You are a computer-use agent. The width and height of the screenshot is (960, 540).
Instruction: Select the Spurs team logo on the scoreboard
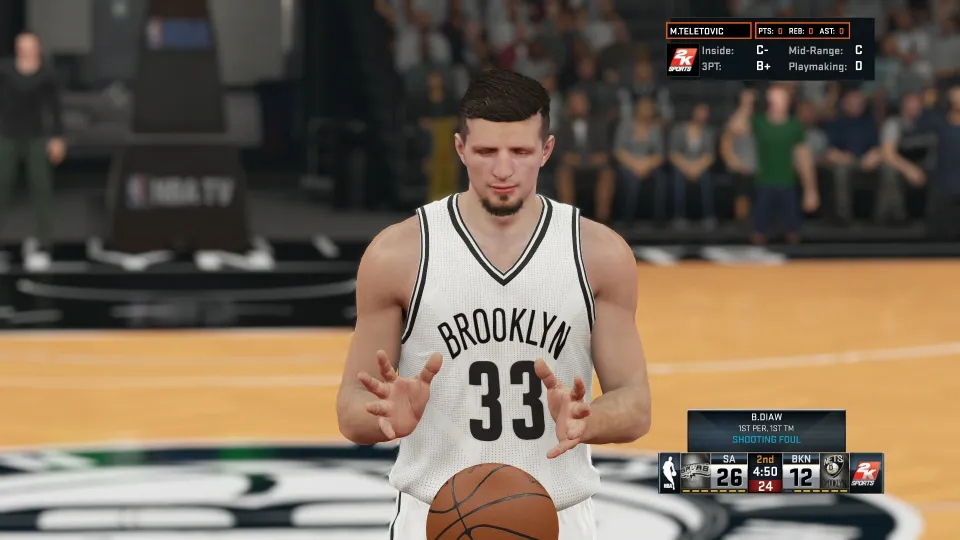(x=695, y=472)
